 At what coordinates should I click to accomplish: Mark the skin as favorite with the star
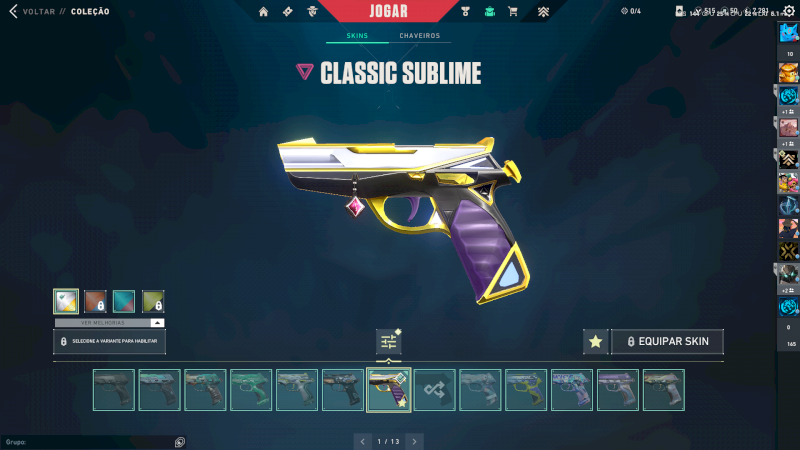(595, 342)
